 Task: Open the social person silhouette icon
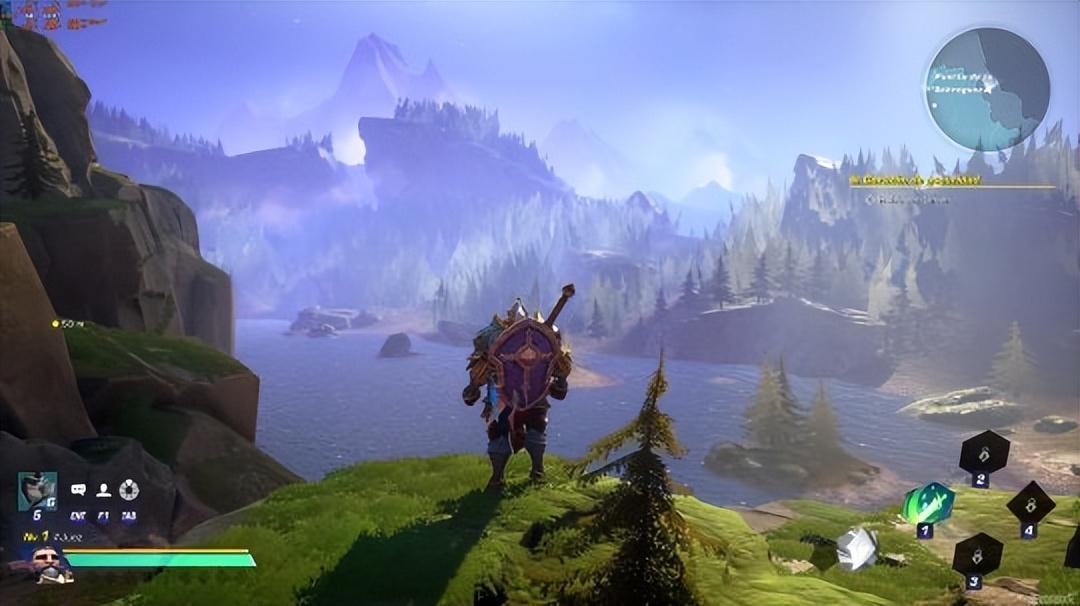pyautogui.click(x=103, y=490)
